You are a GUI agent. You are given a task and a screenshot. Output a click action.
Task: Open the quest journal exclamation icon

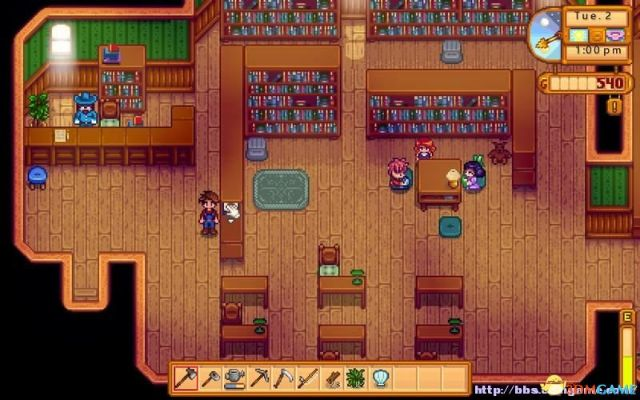615,104
